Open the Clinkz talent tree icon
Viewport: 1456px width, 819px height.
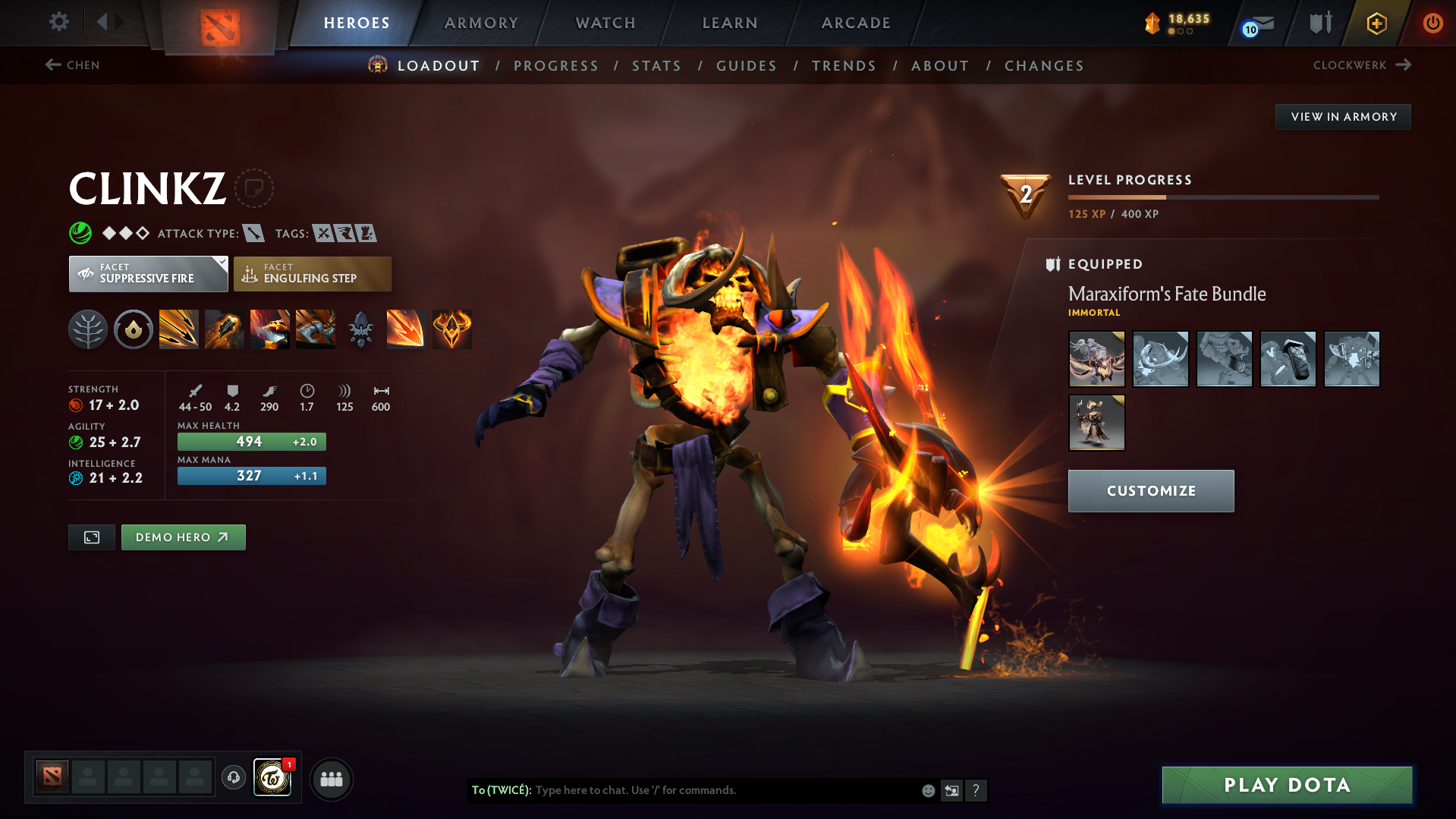click(88, 329)
